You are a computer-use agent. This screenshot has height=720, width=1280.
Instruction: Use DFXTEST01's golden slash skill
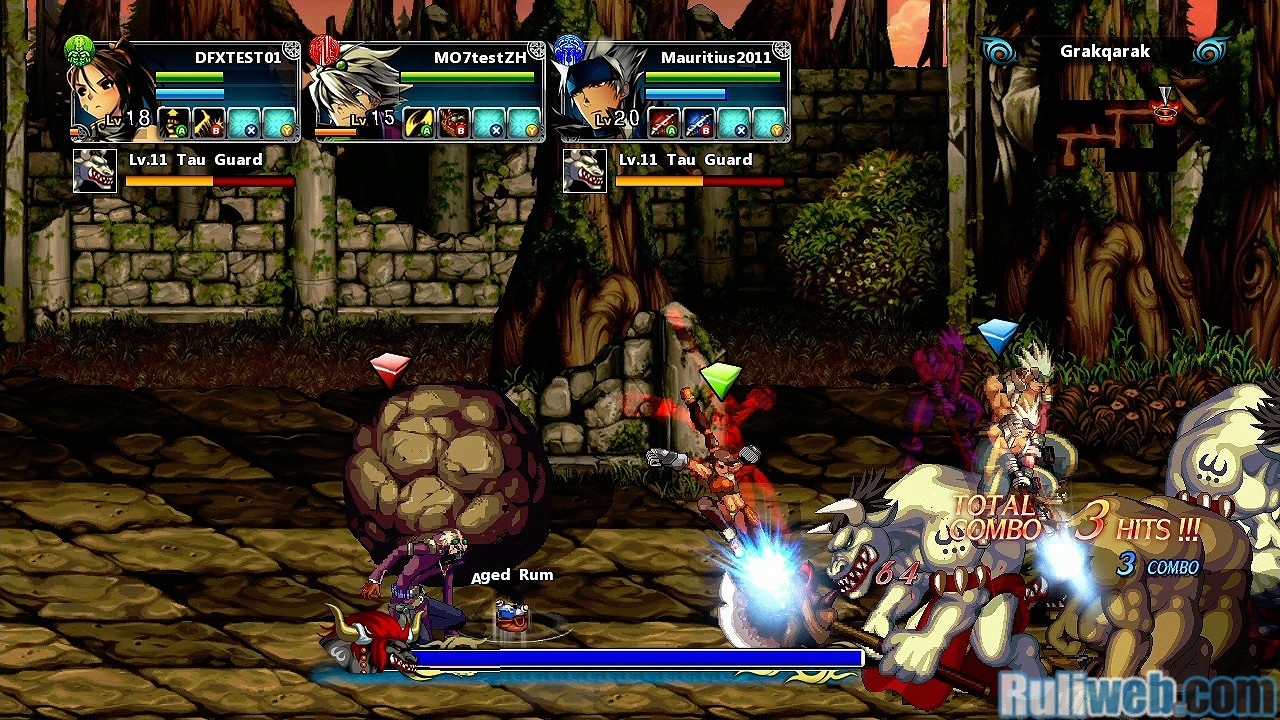(209, 123)
